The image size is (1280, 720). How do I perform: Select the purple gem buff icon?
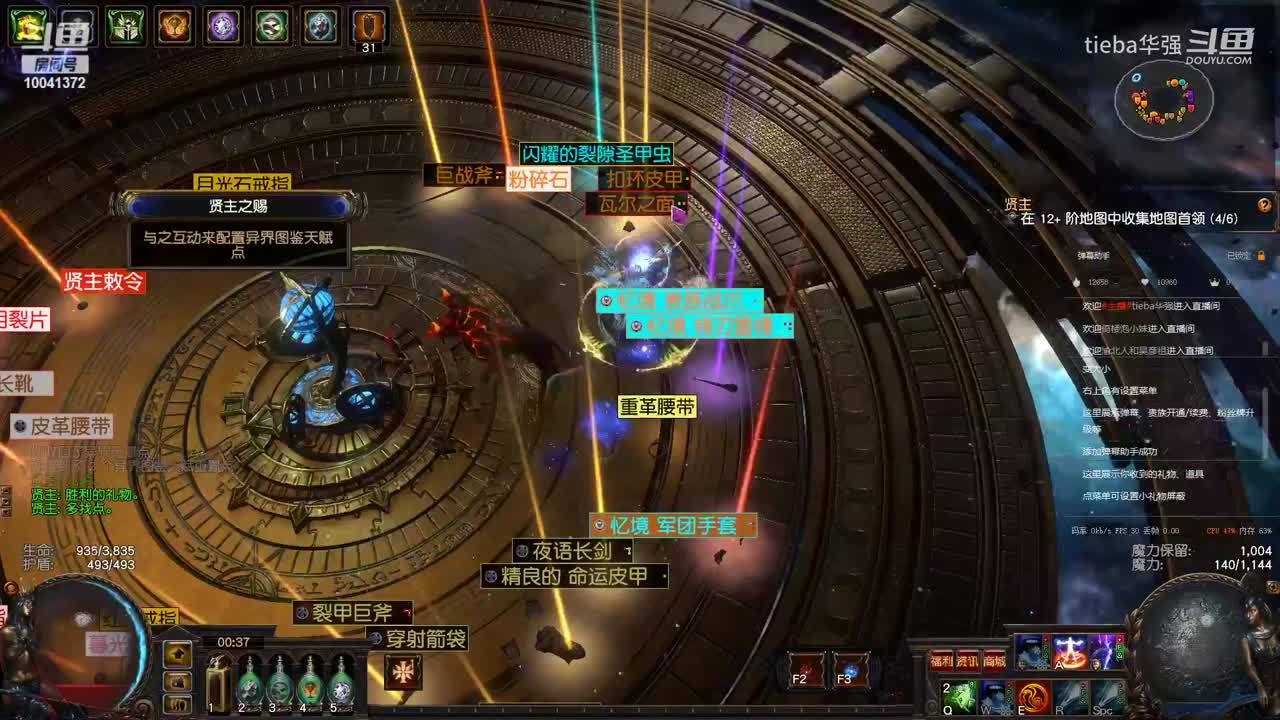click(223, 26)
